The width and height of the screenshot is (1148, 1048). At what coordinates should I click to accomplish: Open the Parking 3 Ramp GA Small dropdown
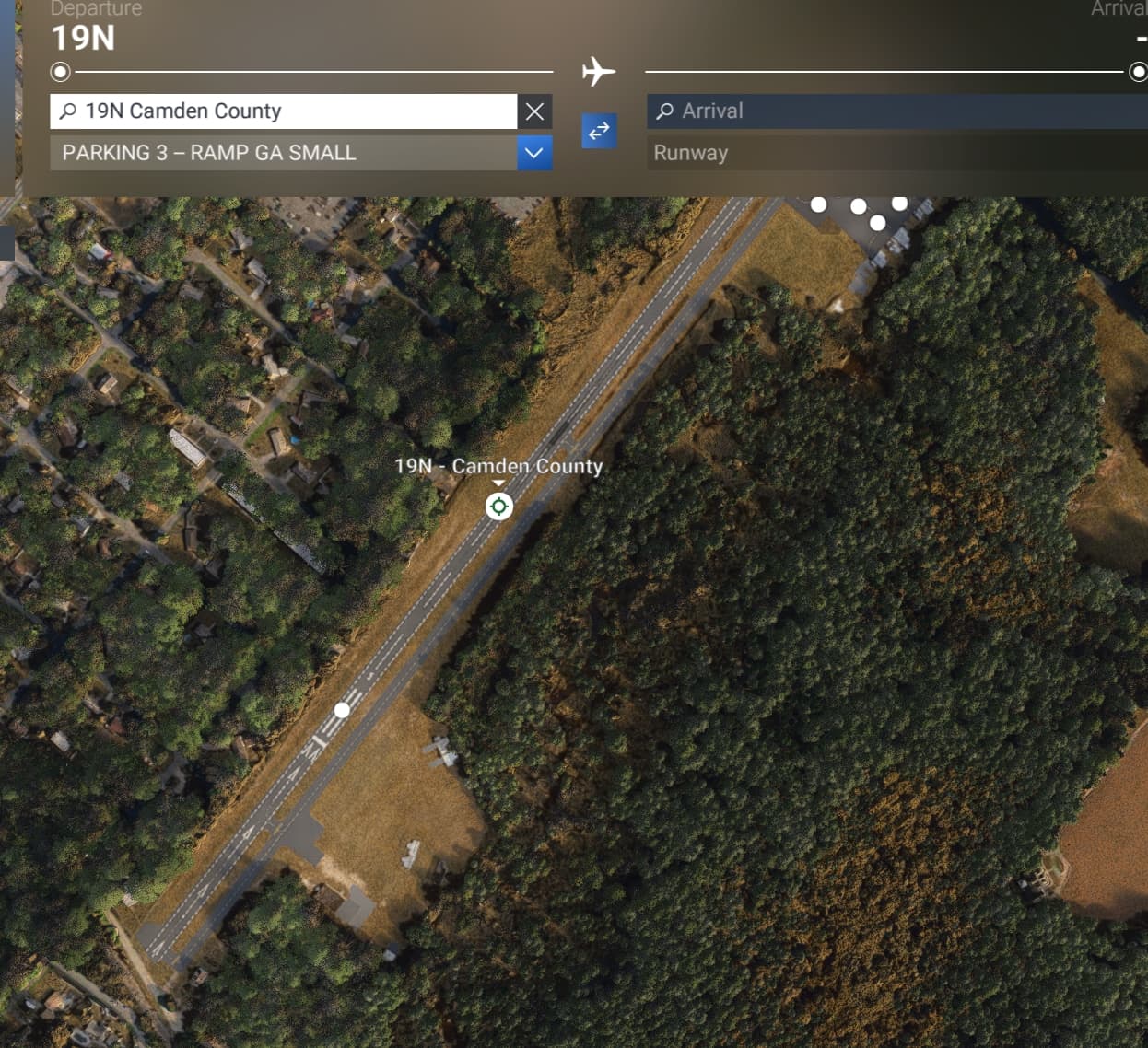(x=533, y=153)
